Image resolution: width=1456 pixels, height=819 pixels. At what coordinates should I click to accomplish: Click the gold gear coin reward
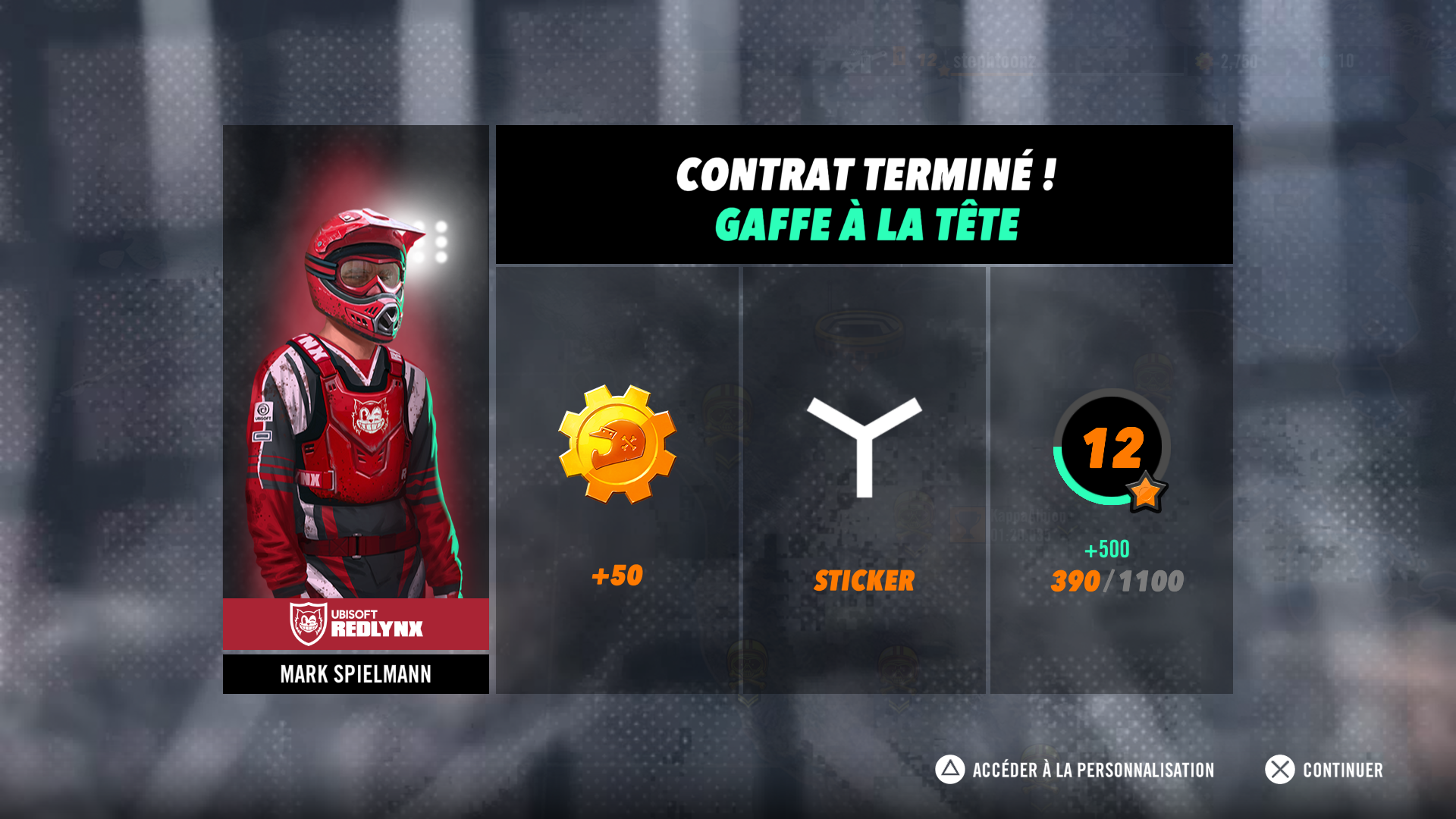617,444
